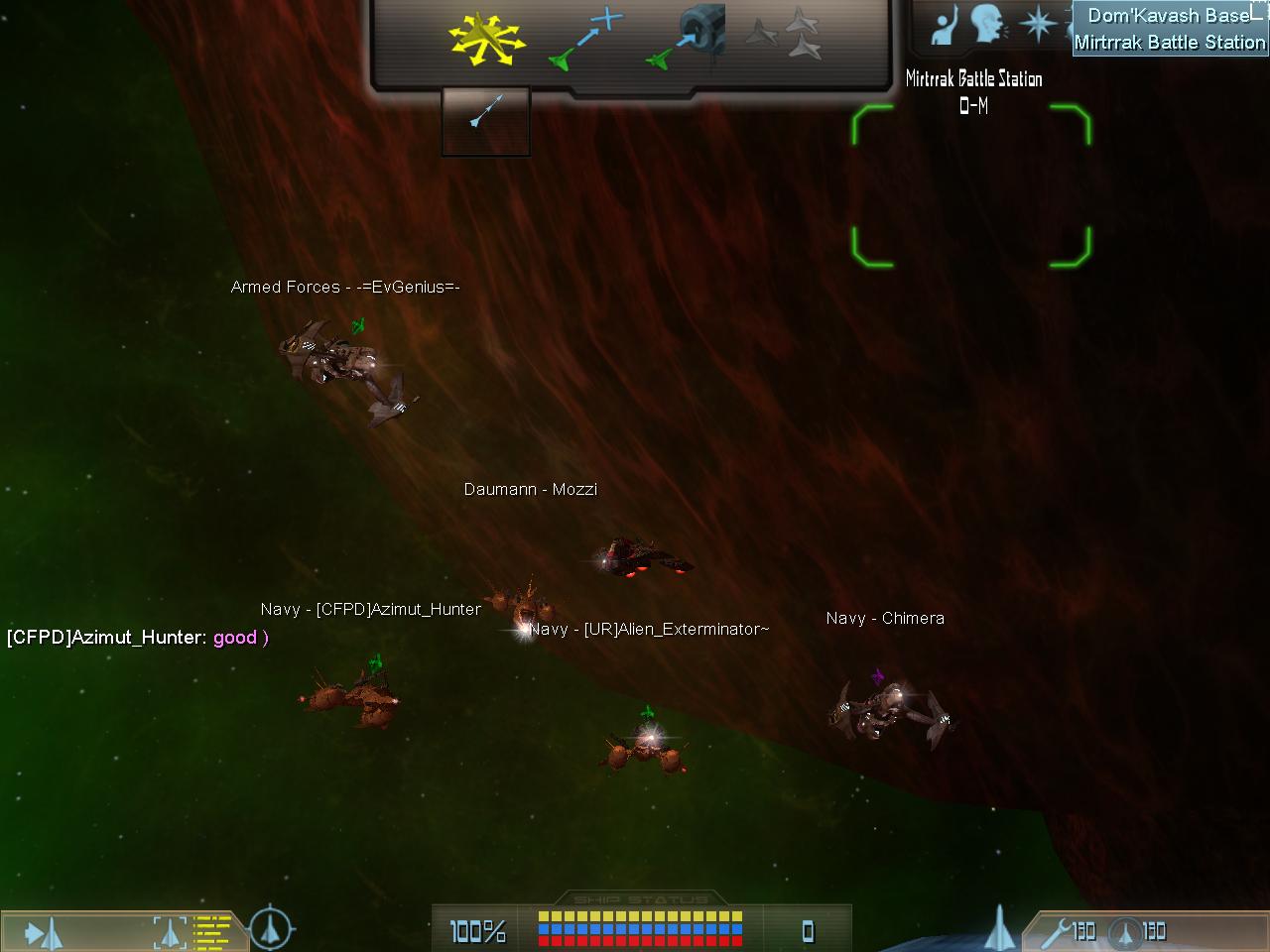Select the Armed Forces EvGenius ship label
This screenshot has height=952, width=1270.
click(x=345, y=288)
